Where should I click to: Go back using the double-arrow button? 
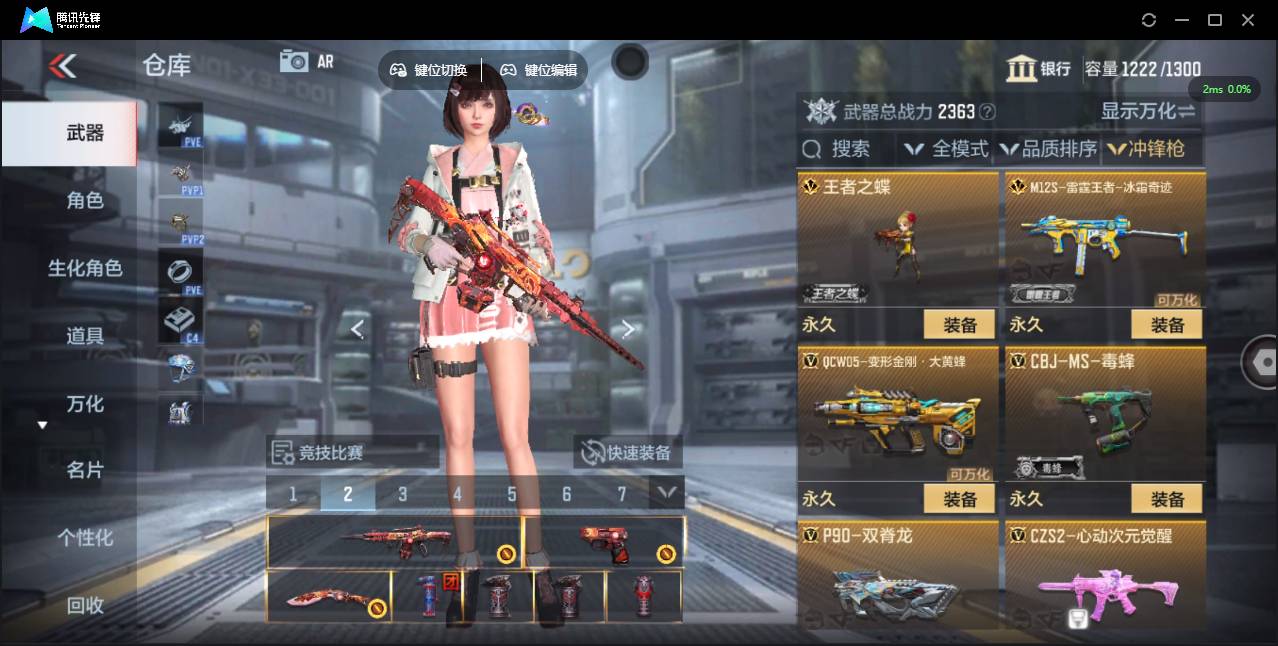pyautogui.click(x=62, y=66)
